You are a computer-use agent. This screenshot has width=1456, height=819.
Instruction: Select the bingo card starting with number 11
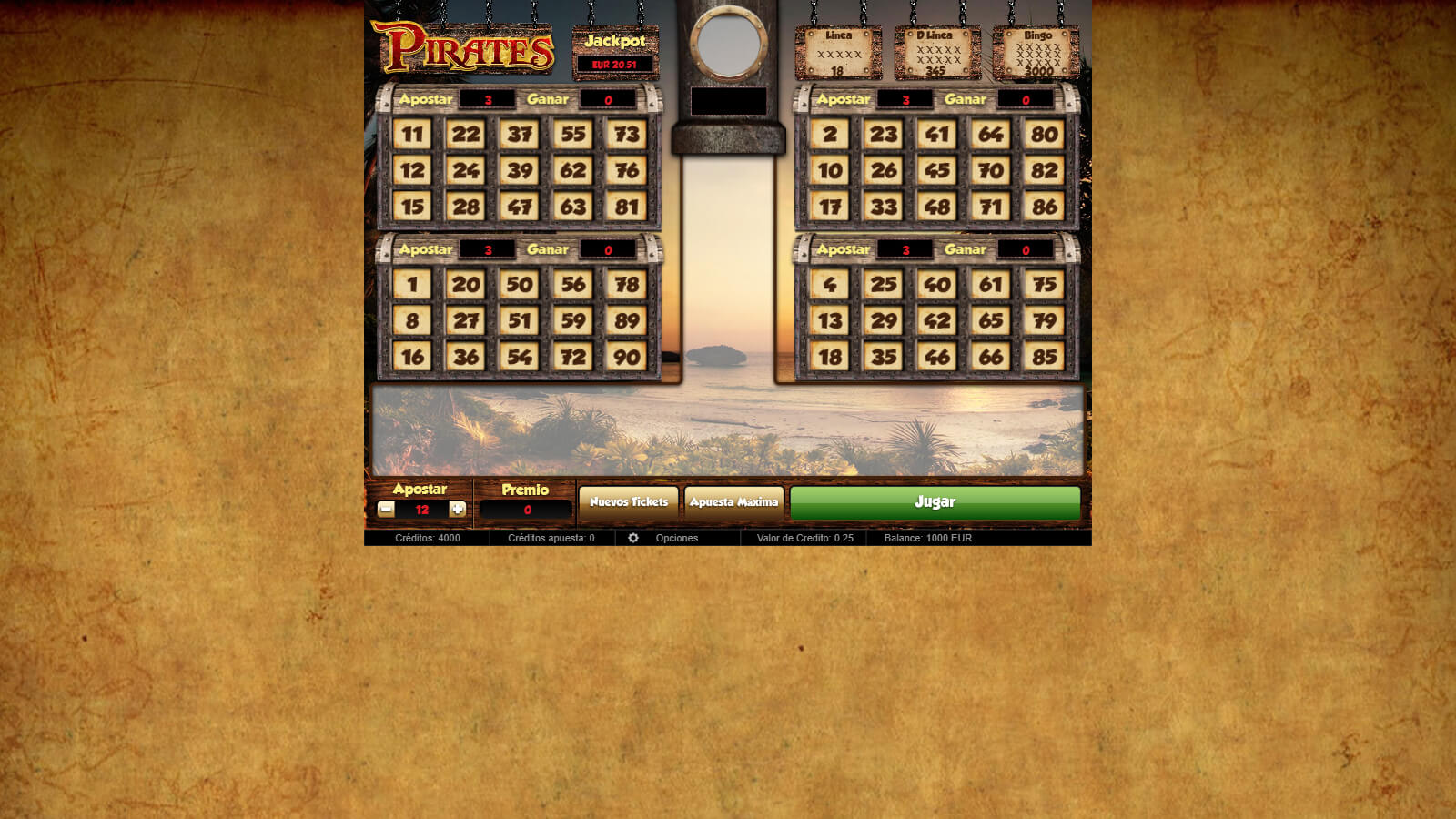[x=519, y=171]
